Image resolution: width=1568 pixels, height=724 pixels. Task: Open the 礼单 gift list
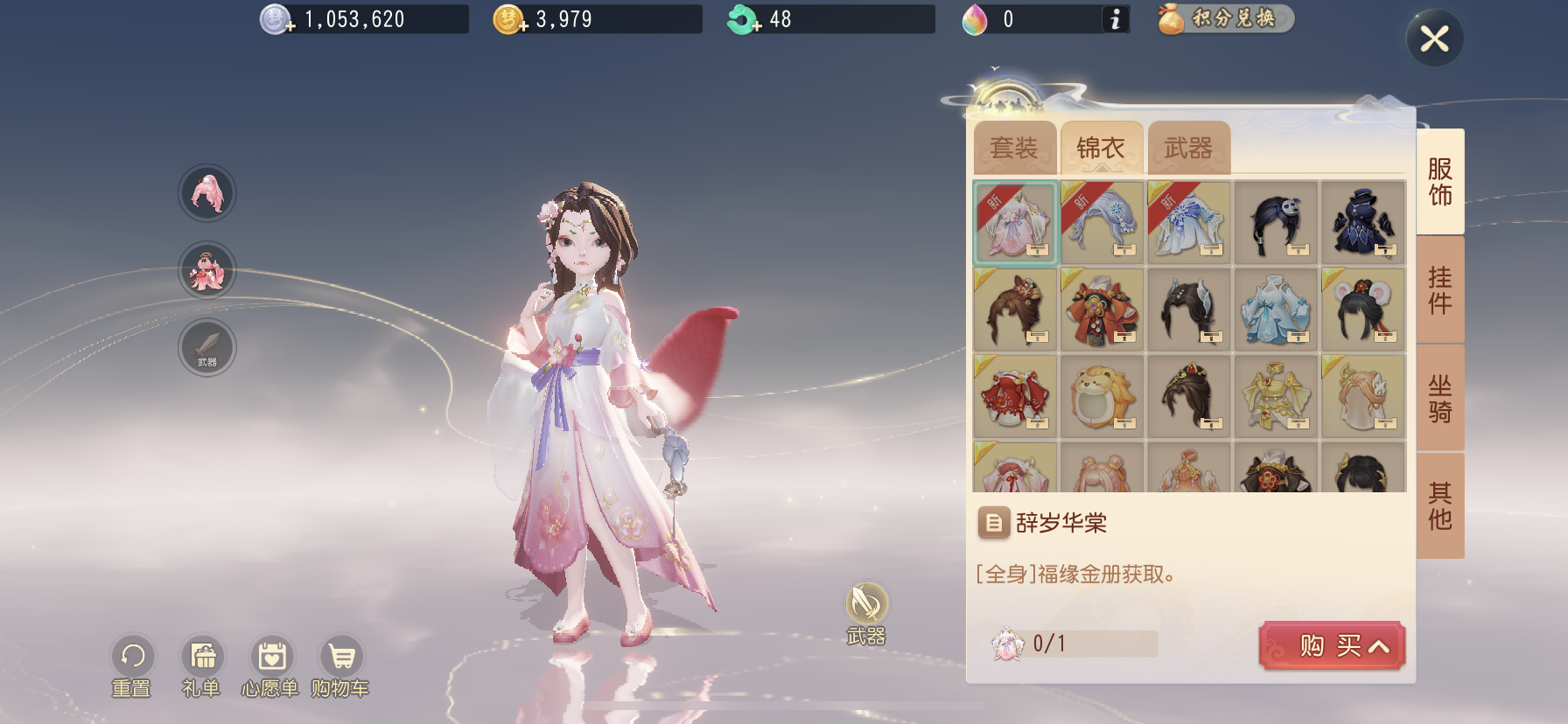click(202, 666)
